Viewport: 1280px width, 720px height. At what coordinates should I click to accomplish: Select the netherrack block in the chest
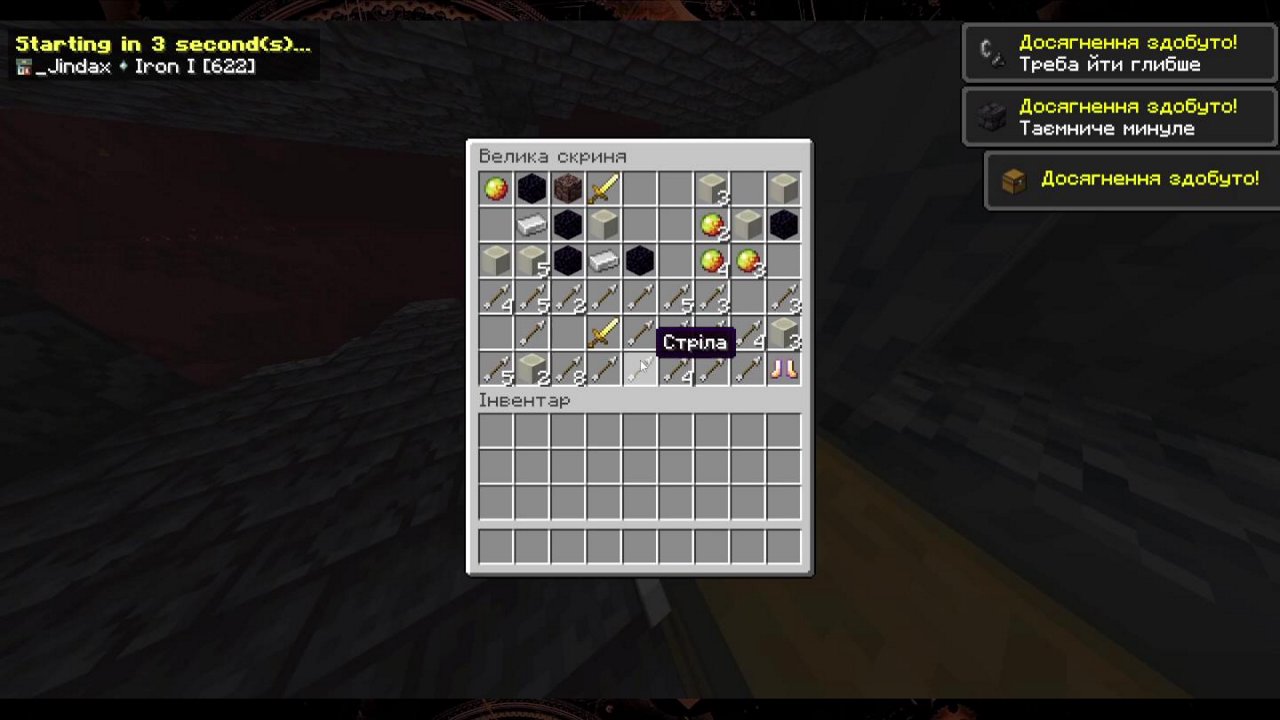point(568,189)
